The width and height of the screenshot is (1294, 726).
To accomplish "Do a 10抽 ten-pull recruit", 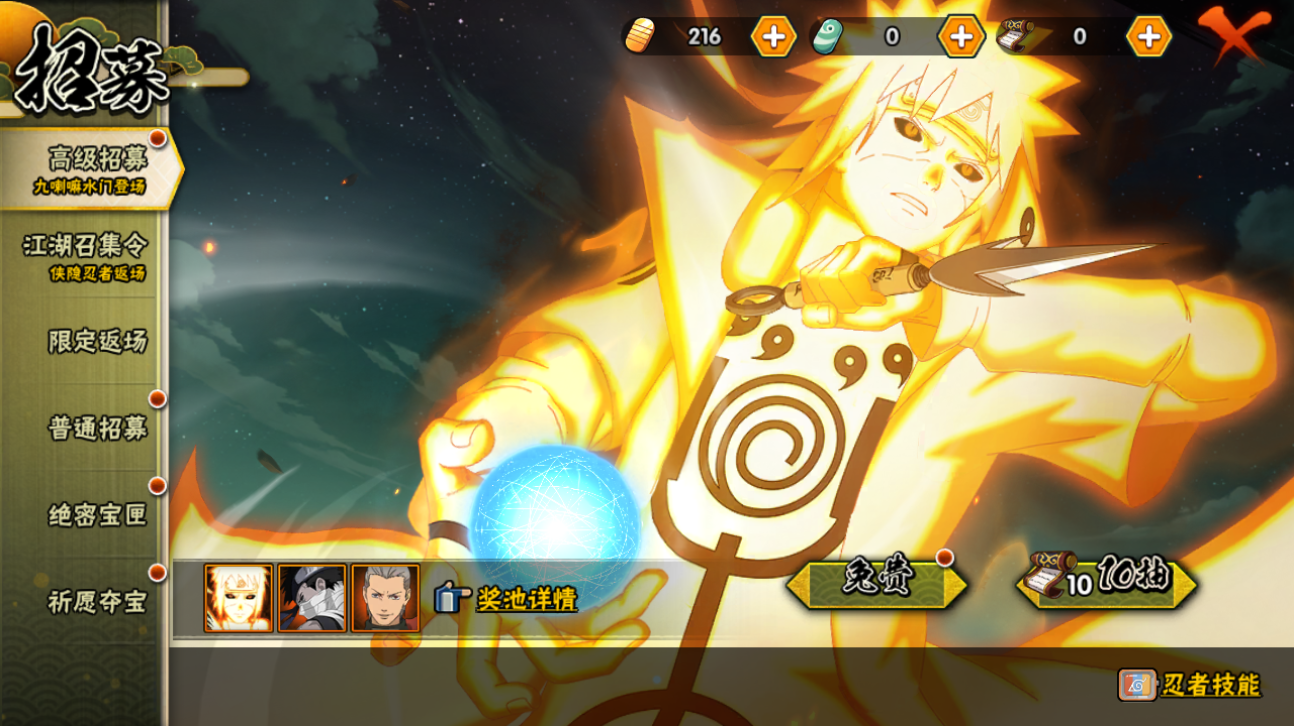I will (1107, 582).
